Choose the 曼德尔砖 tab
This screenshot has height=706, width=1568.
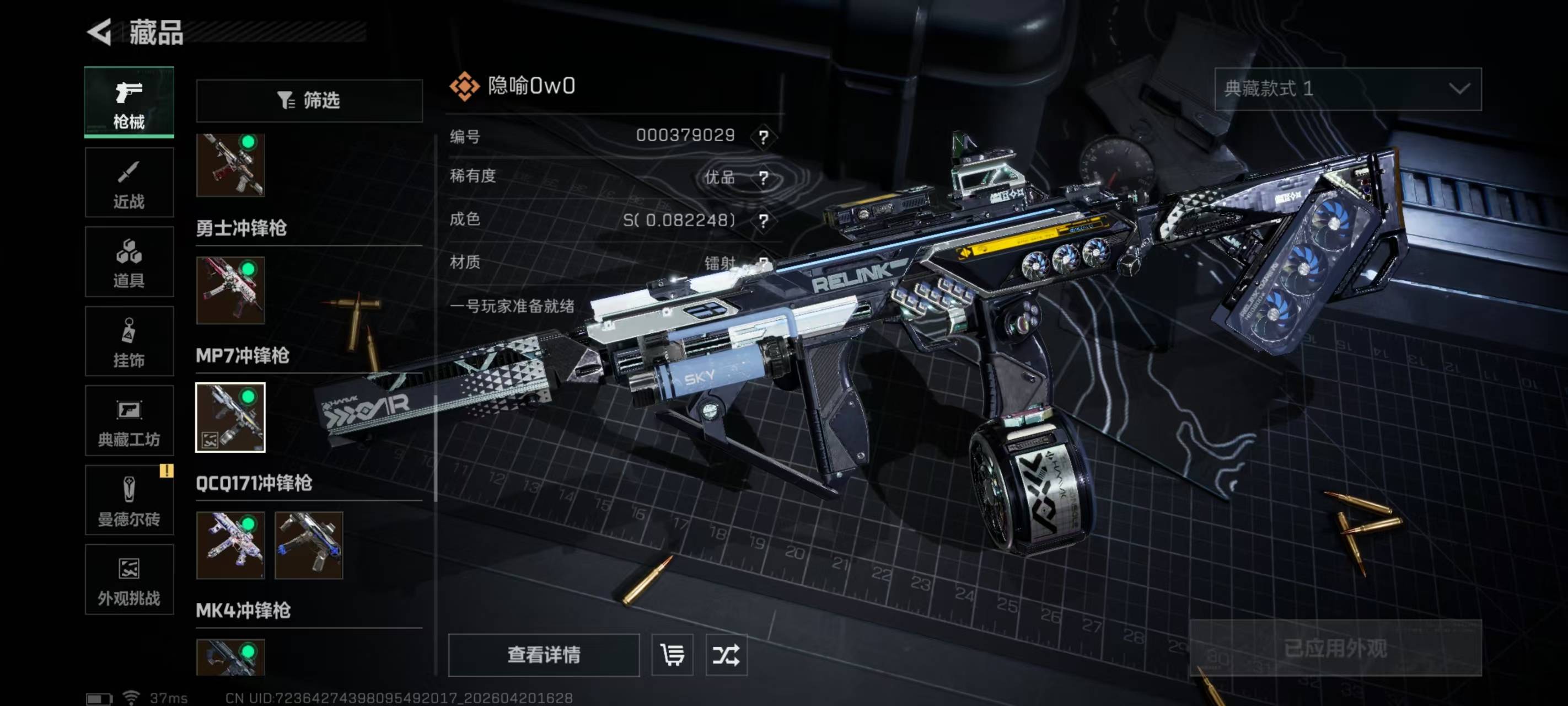click(129, 500)
